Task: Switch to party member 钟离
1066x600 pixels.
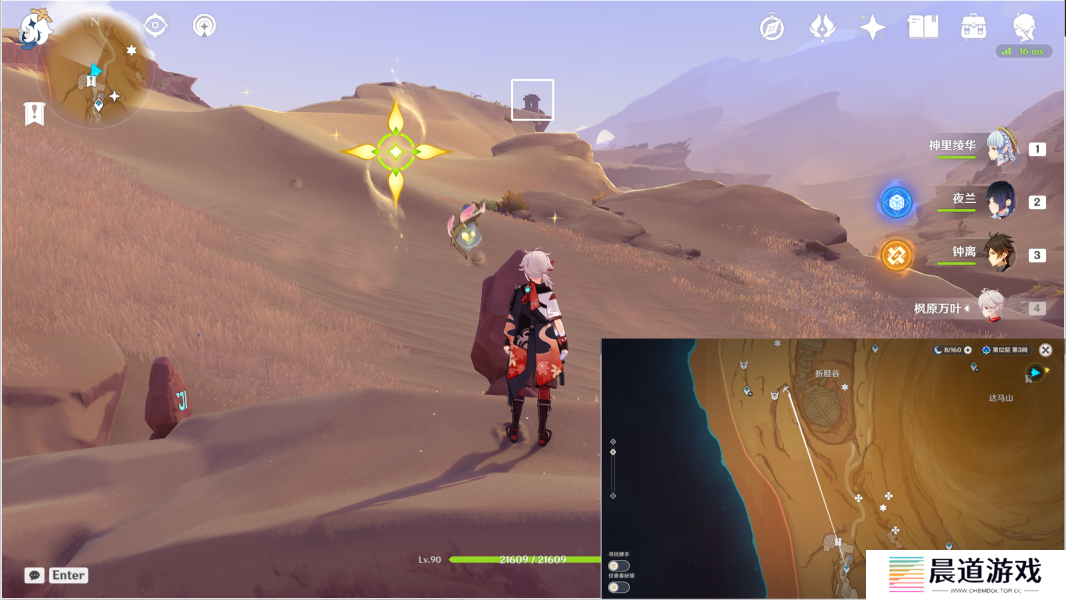Action: click(x=1000, y=254)
